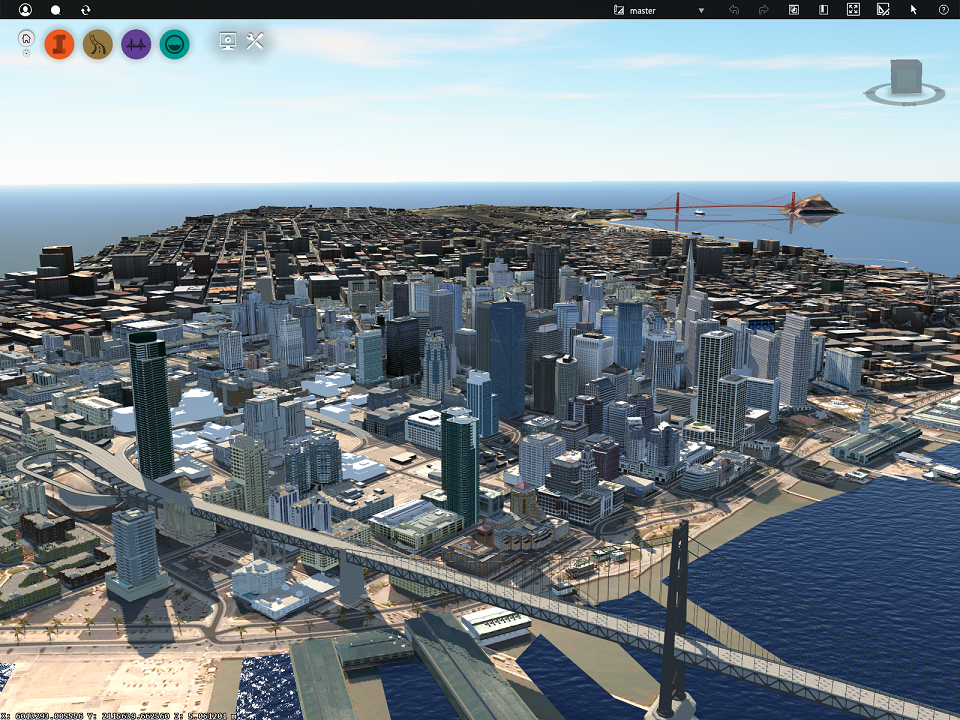960x720 pixels.
Task: Undo the last action
Action: click(x=734, y=10)
